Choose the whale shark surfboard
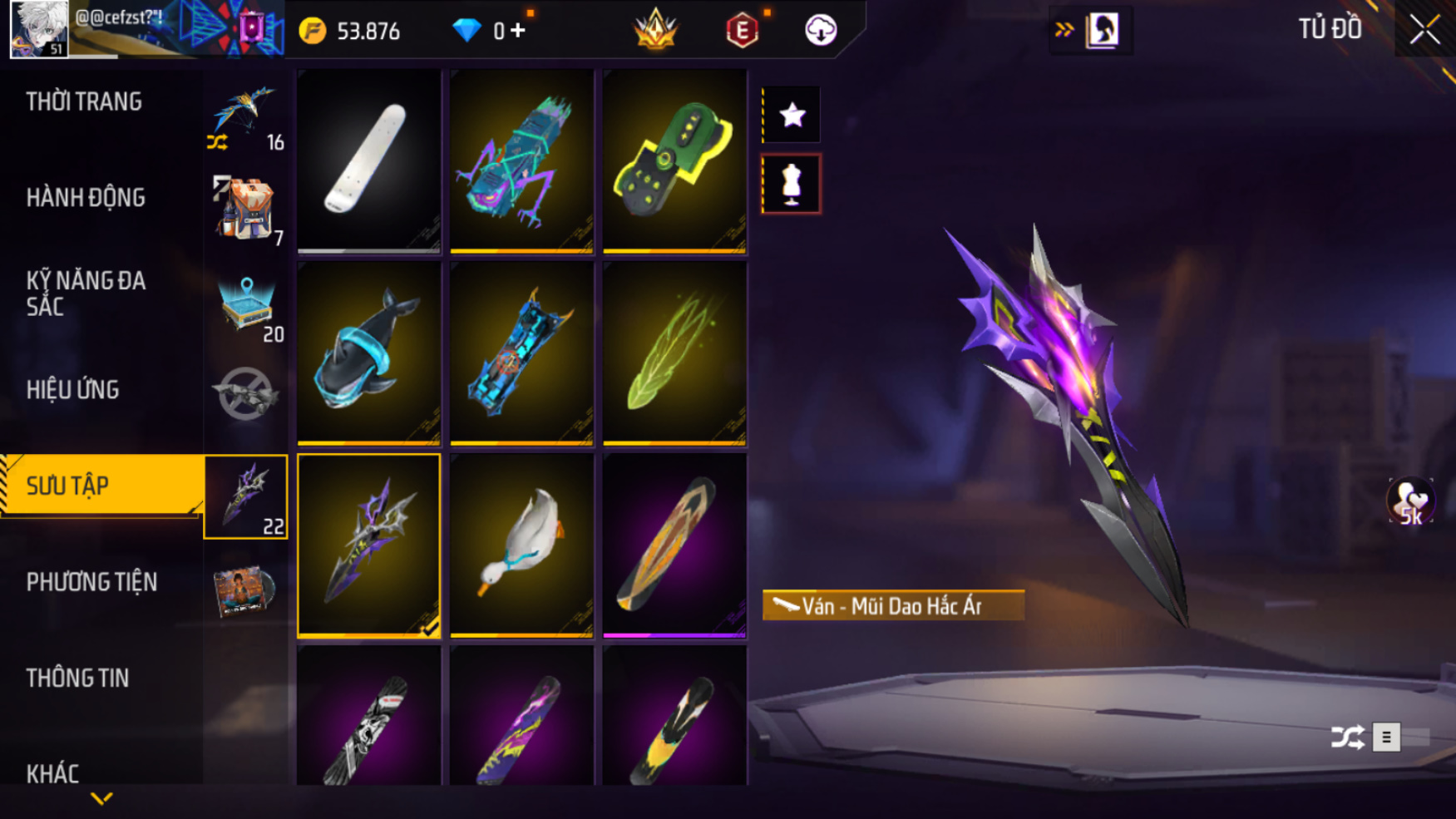The image size is (1456, 819). tap(368, 353)
